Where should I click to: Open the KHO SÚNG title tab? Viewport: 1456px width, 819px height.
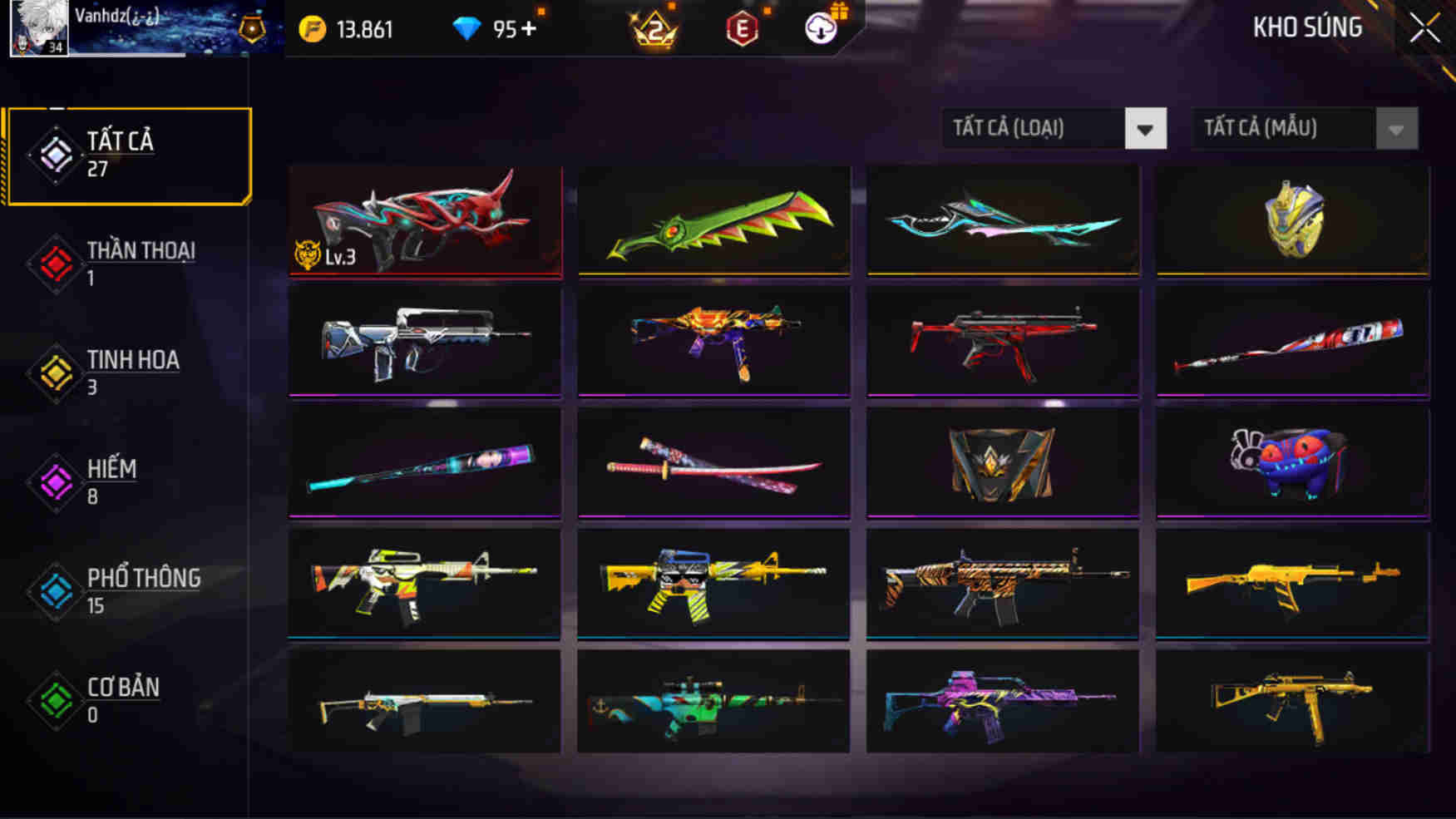pyautogui.click(x=1306, y=27)
